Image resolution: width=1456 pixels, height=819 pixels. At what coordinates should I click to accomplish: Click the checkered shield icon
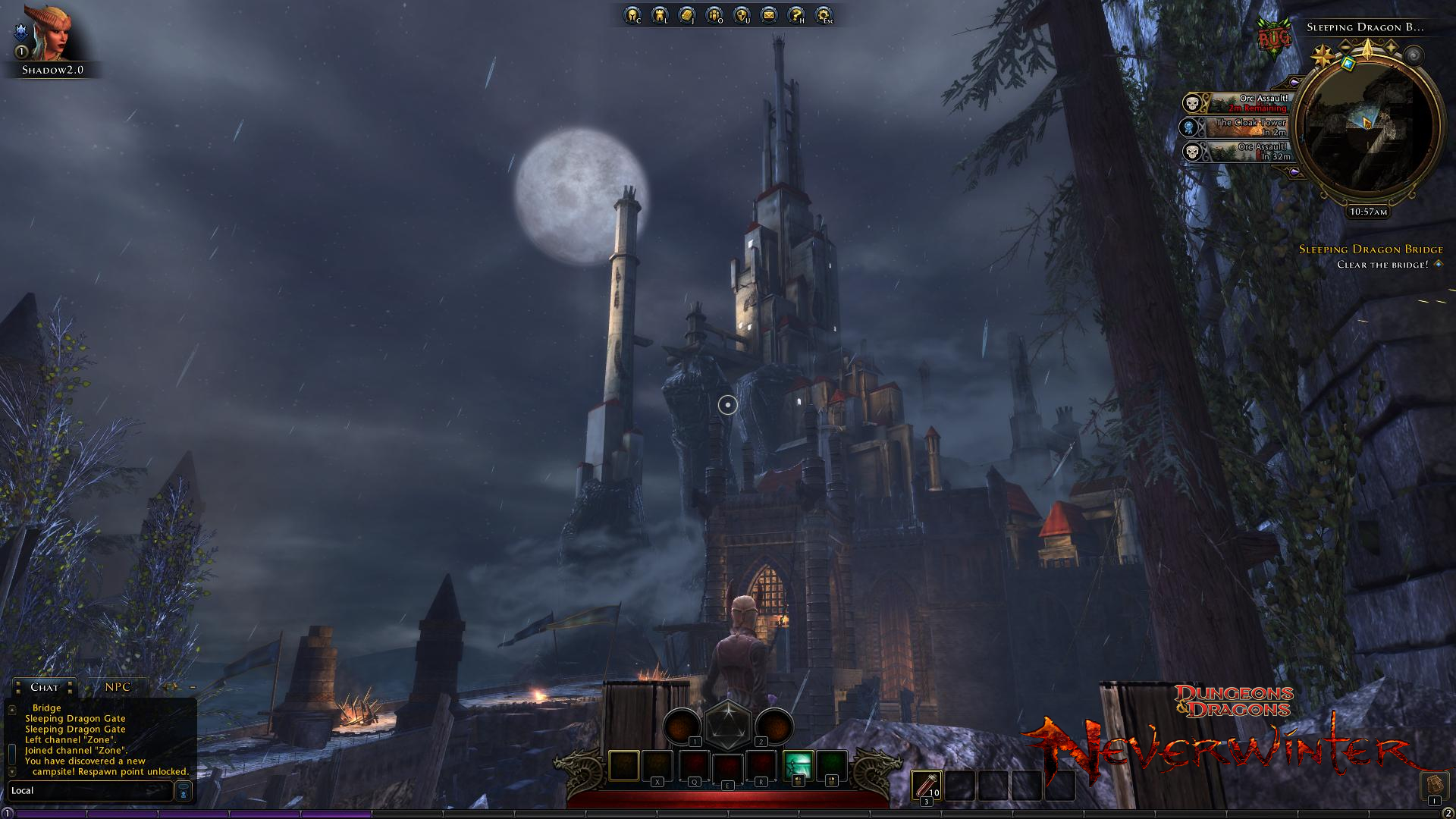(x=741, y=14)
